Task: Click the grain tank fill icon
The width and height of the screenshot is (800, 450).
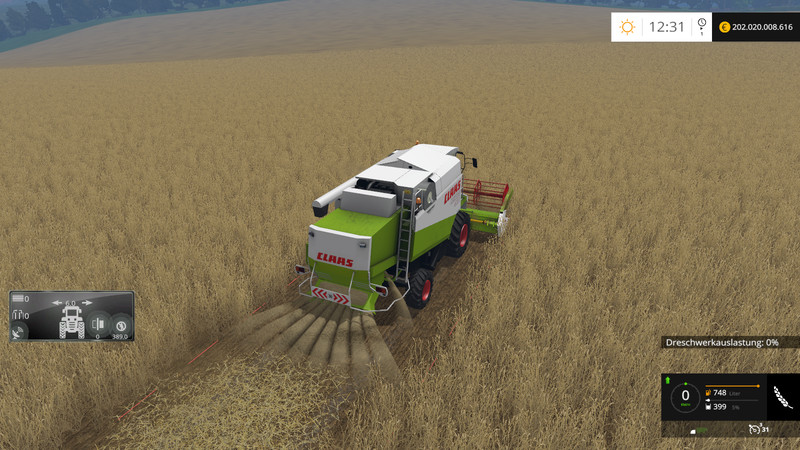Action: (x=709, y=406)
